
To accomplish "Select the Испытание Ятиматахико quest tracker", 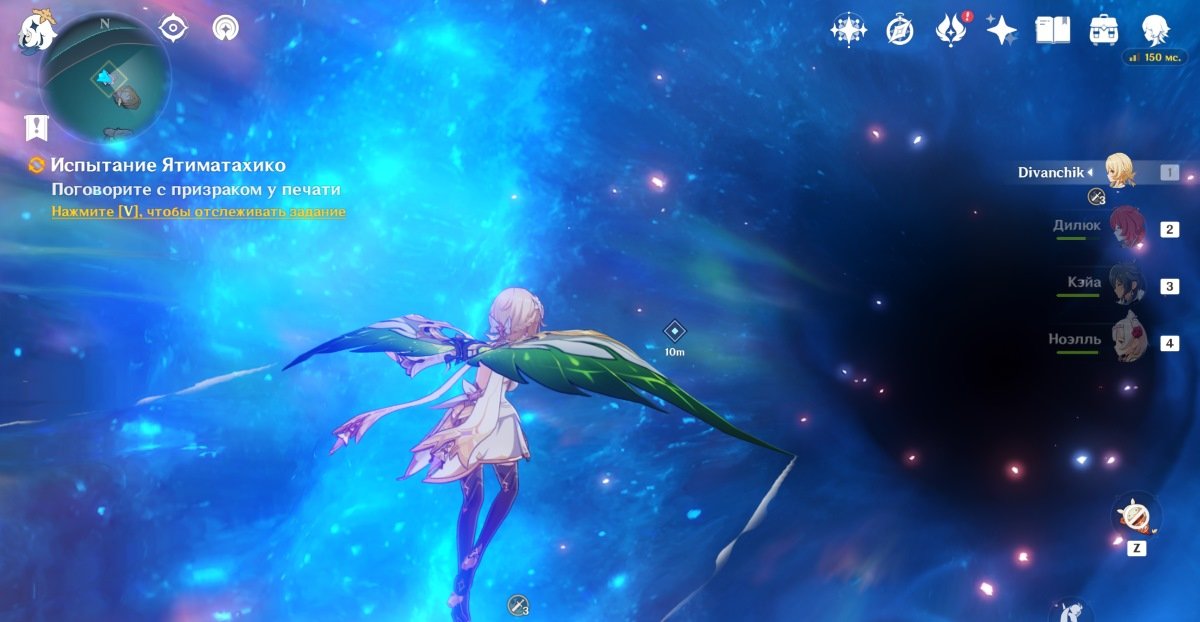I will pyautogui.click(x=168, y=166).
